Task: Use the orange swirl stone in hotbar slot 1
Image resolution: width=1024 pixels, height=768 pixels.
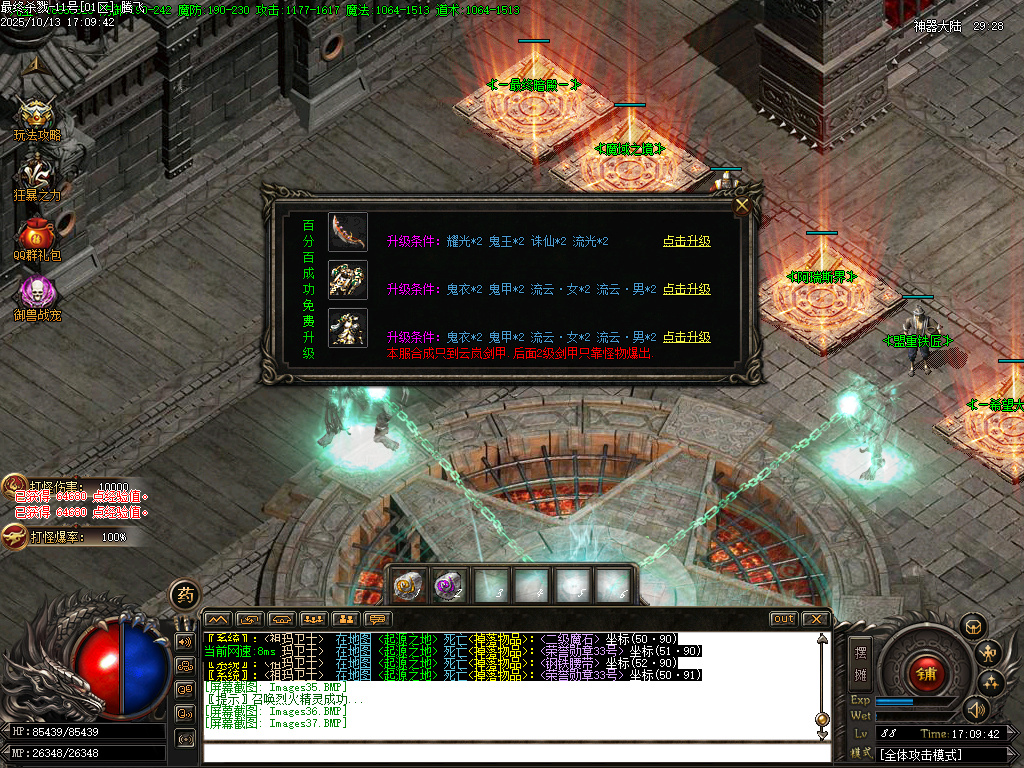Action: pos(406,585)
